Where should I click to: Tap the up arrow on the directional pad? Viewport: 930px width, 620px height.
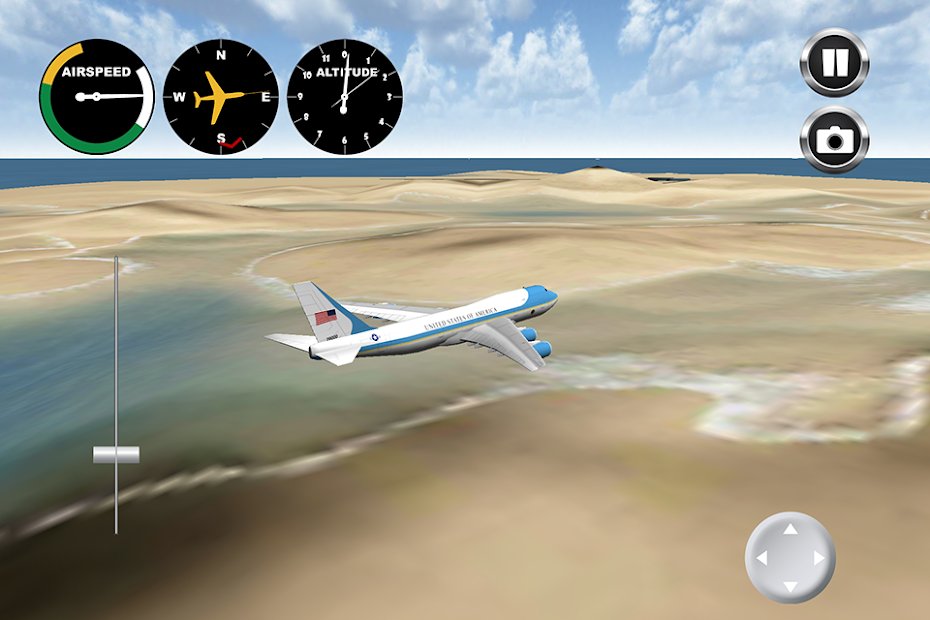(790, 530)
